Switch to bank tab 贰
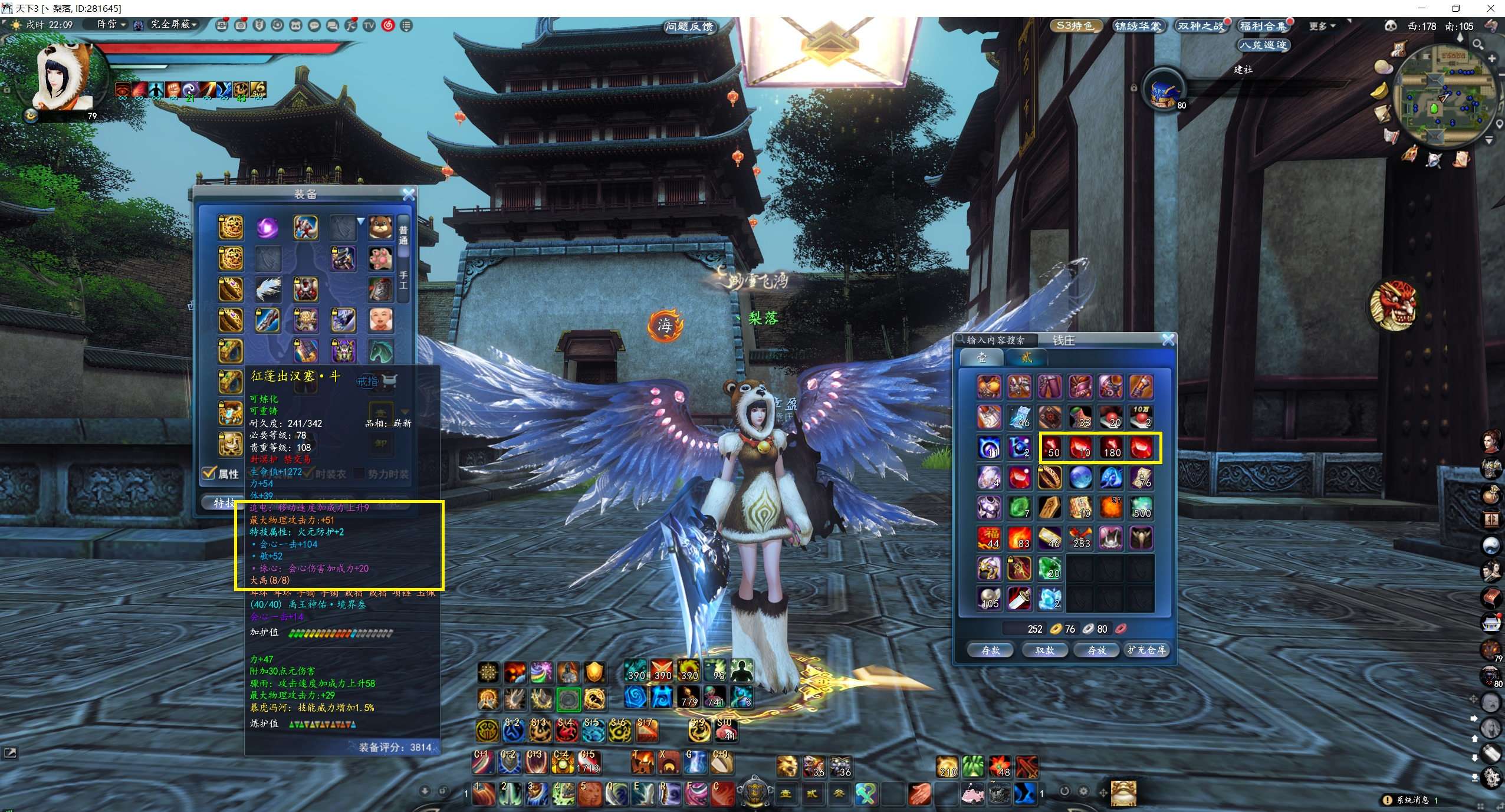The width and height of the screenshot is (1505, 812). tap(1027, 357)
